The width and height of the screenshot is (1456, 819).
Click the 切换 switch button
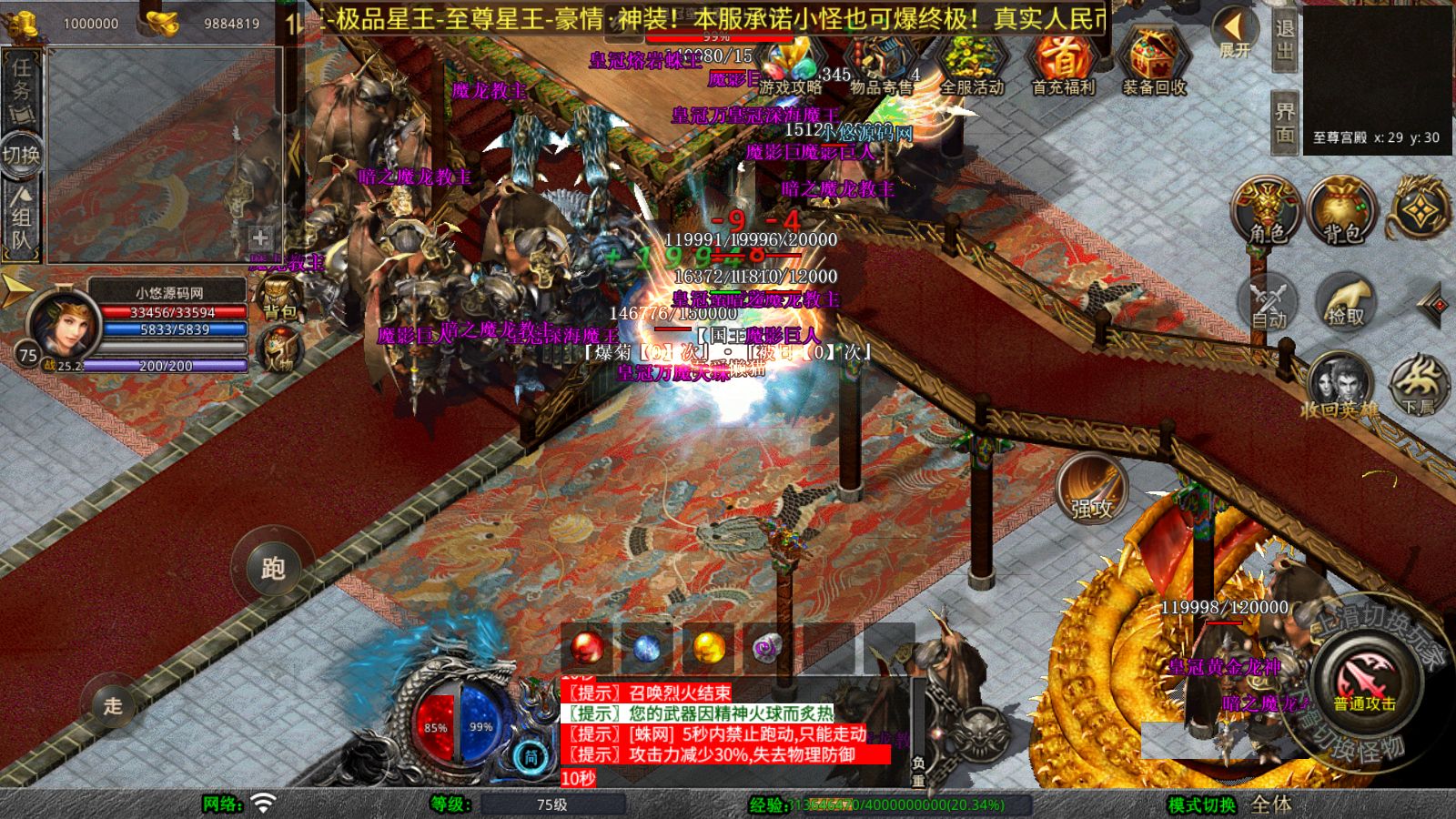(20, 155)
